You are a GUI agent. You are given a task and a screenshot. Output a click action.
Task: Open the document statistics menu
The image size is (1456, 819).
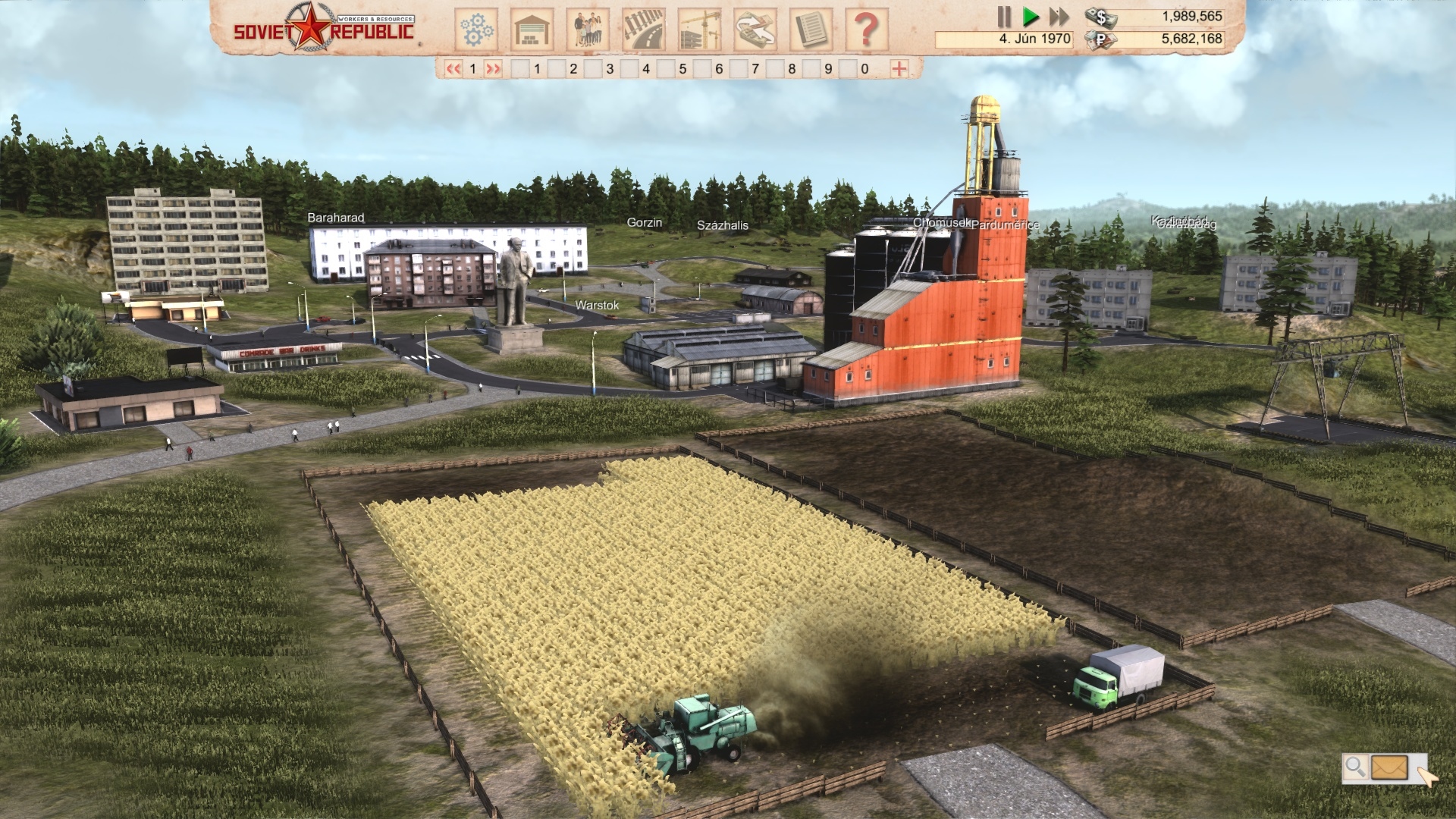[811, 30]
